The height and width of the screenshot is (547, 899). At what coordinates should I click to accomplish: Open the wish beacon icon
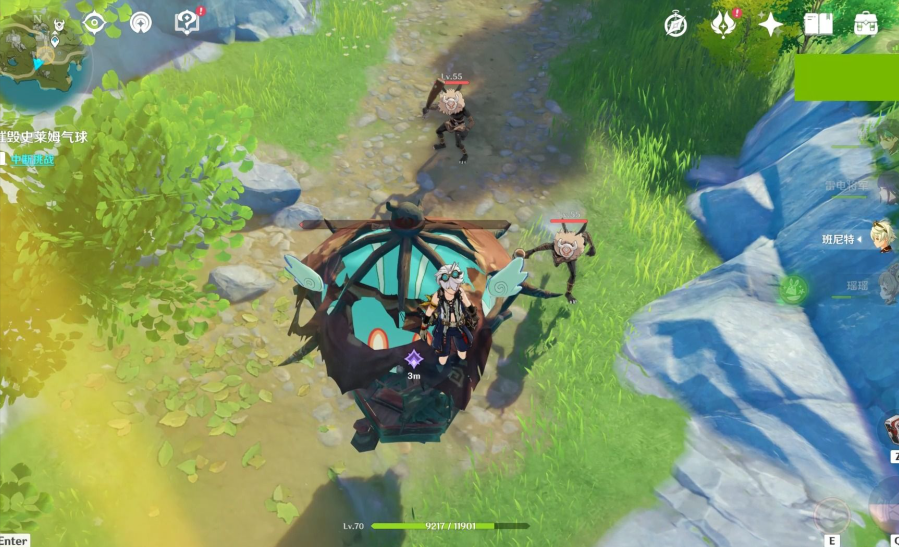pos(140,22)
